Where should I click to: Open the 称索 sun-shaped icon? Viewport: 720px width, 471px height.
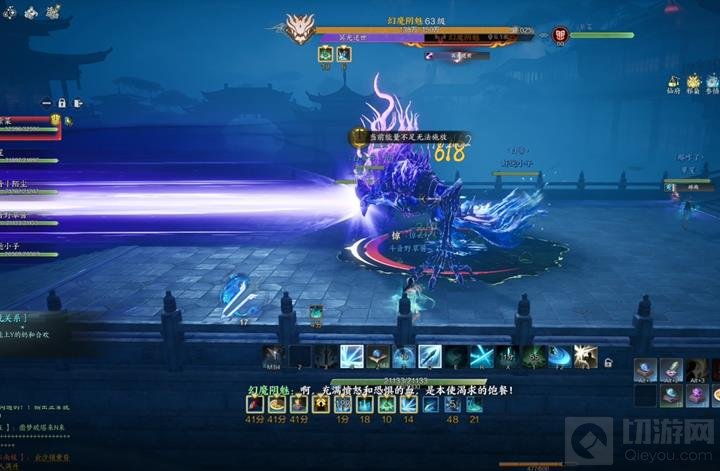[693, 83]
